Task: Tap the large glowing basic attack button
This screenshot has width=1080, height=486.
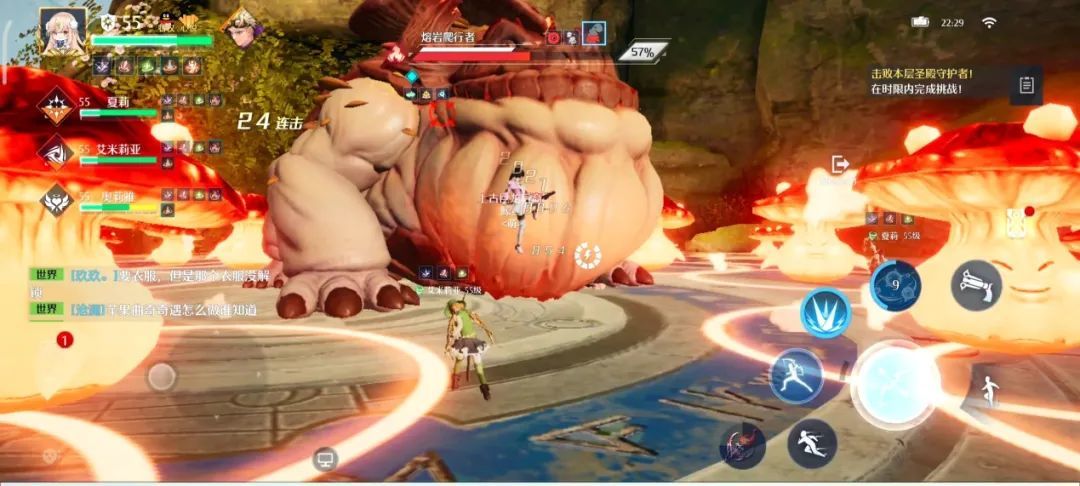Action: 896,385
